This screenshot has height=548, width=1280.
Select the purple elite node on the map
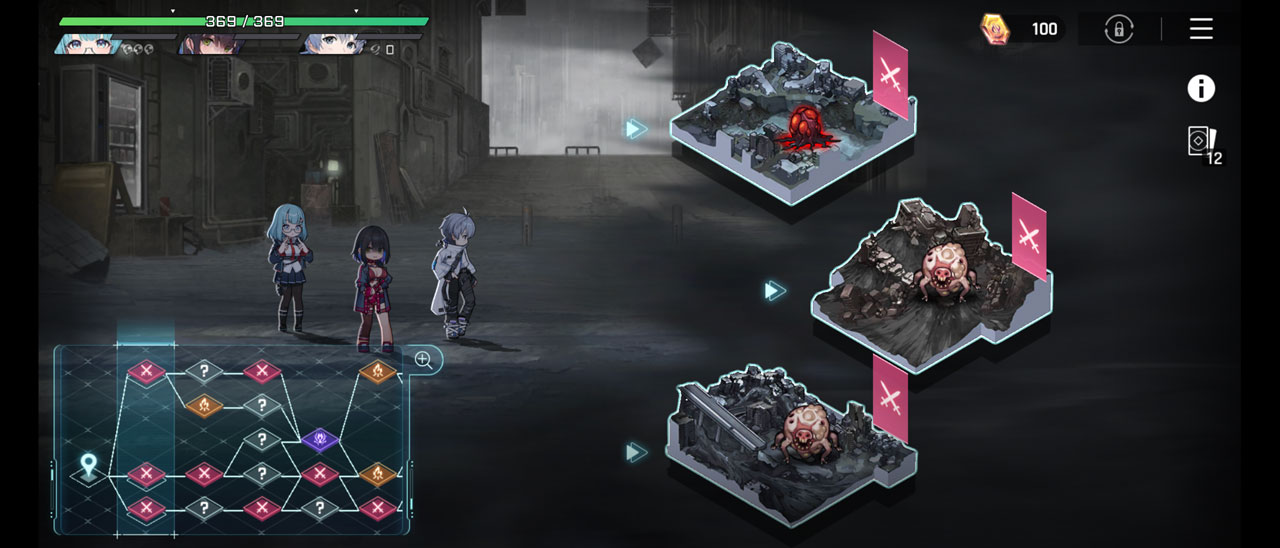point(320,438)
